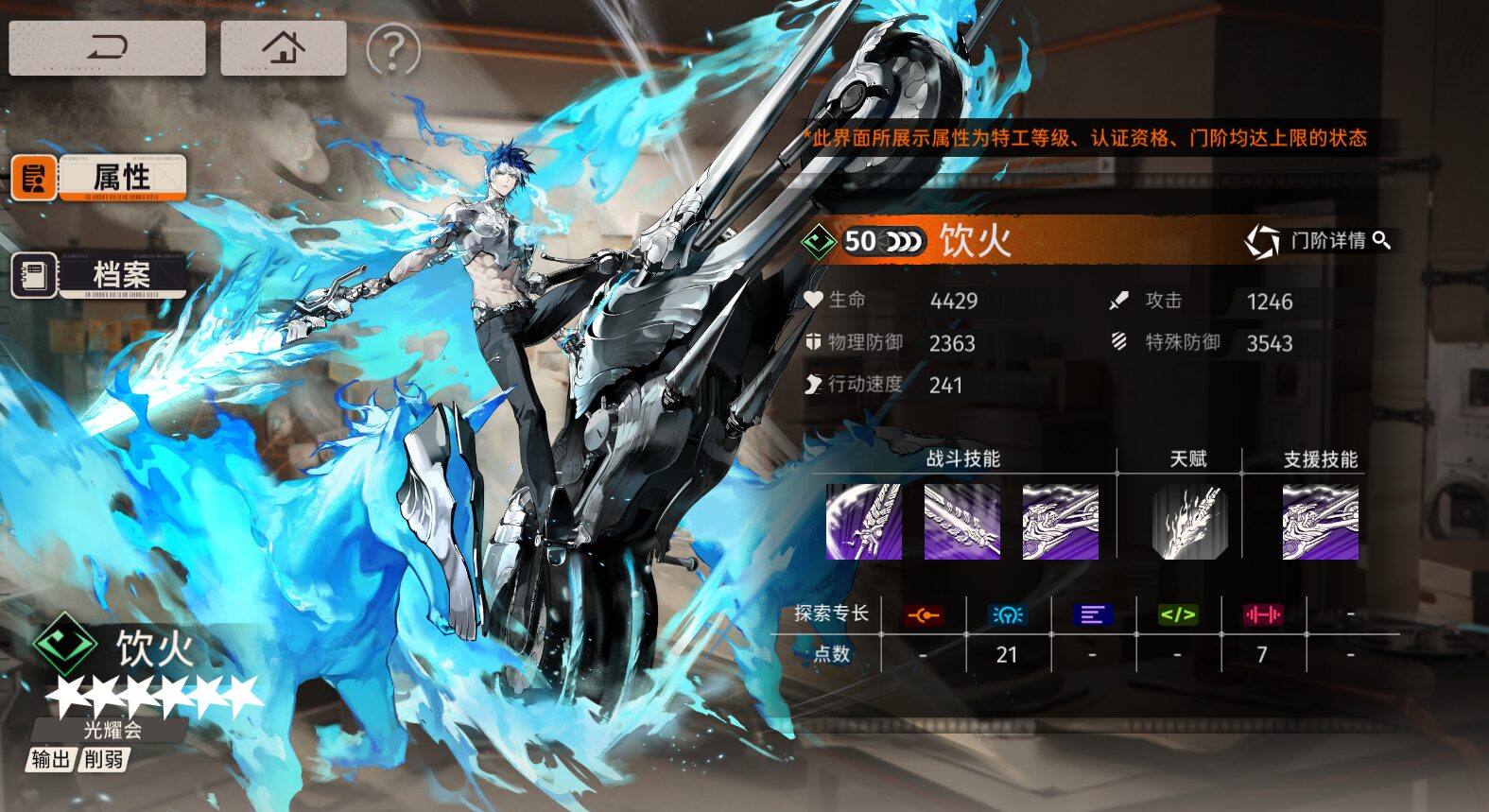View 门阶详情 tier details
Screen dimensions: 1489x812
(1318, 241)
